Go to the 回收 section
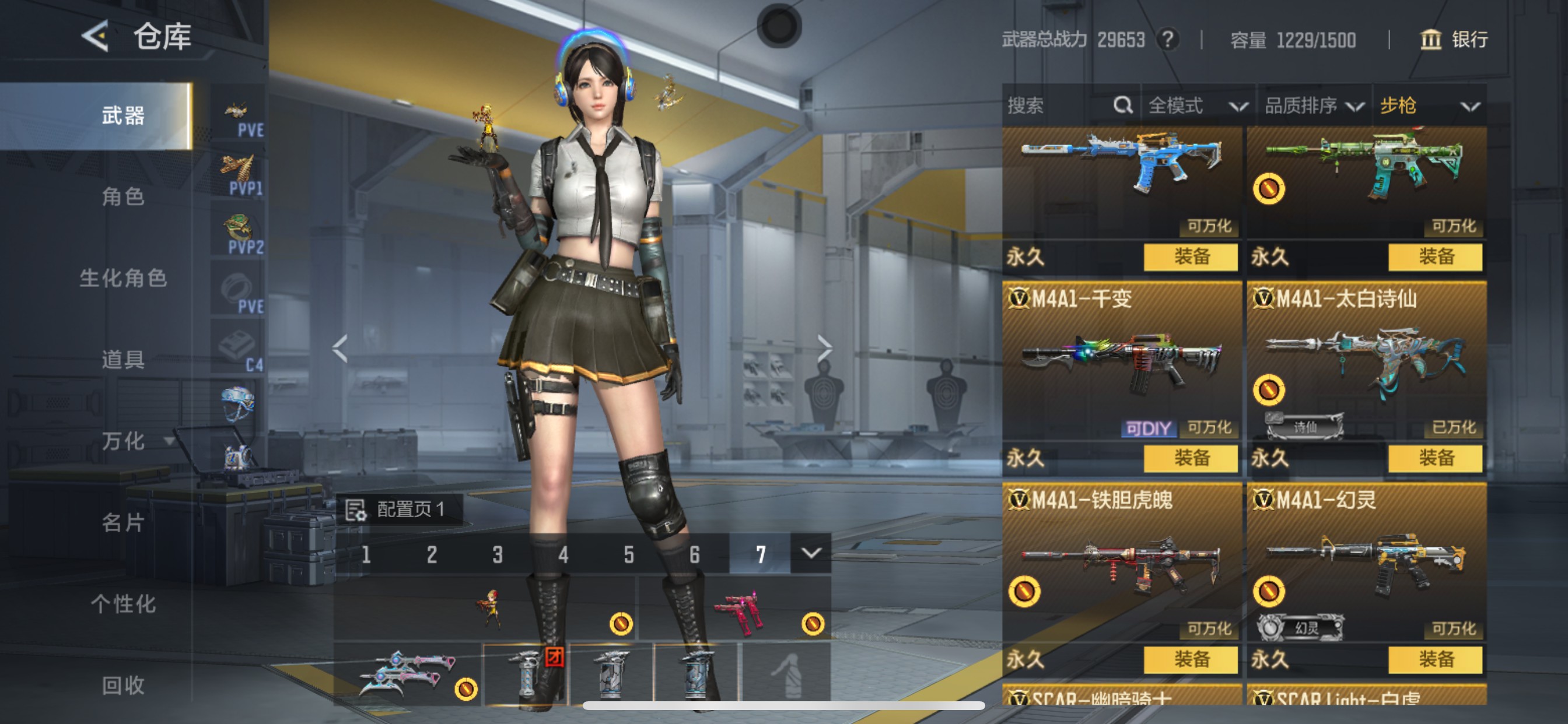Viewport: 1568px width, 724px height. pos(123,685)
